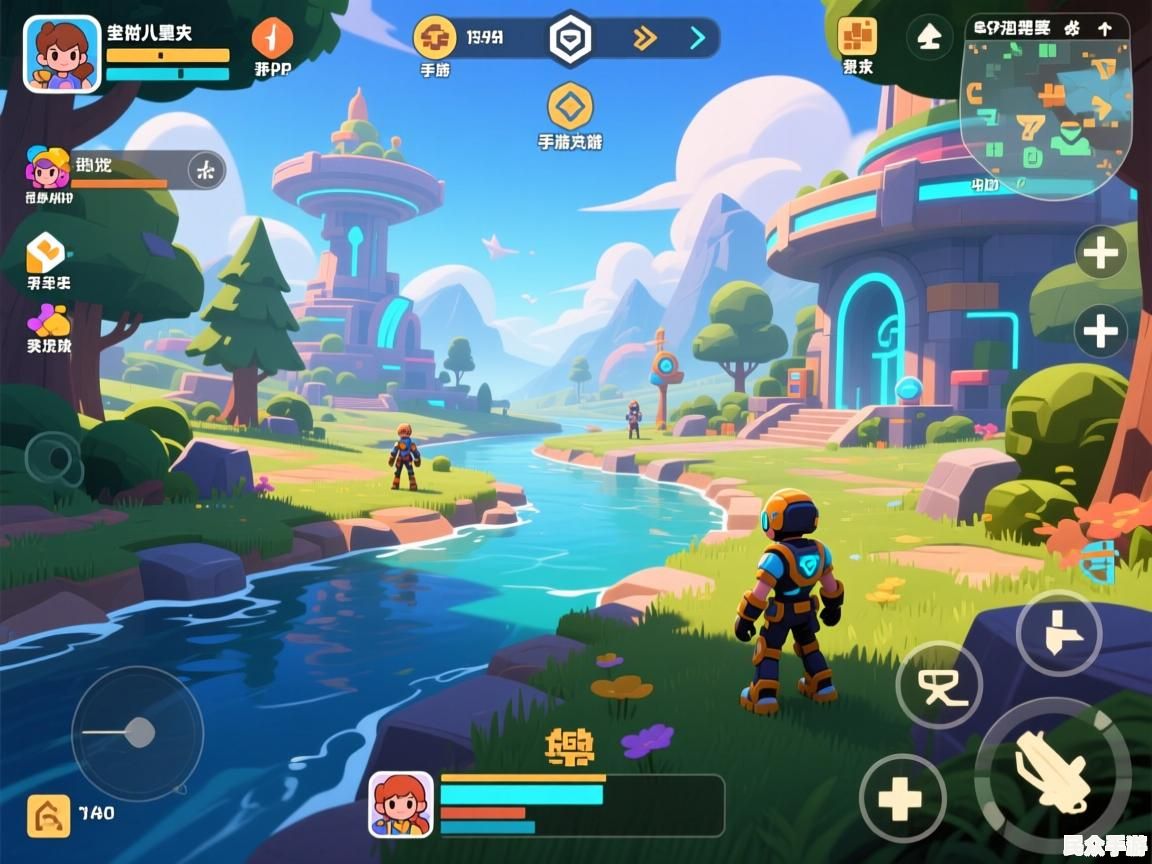Click the cyan single-chevron arrow

(x=697, y=39)
